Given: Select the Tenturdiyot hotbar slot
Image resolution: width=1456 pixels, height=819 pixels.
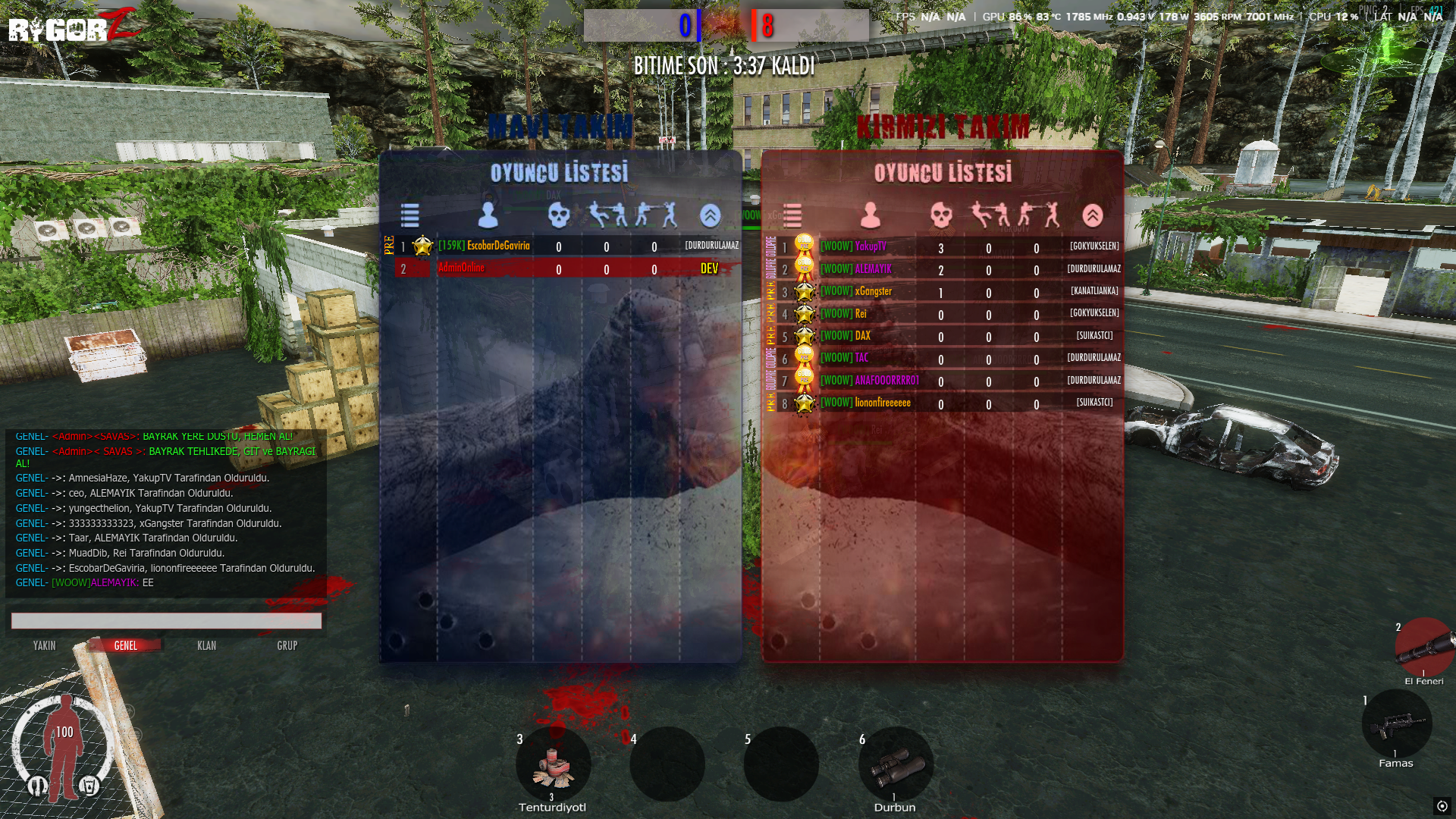Looking at the screenshot, I should (553, 764).
